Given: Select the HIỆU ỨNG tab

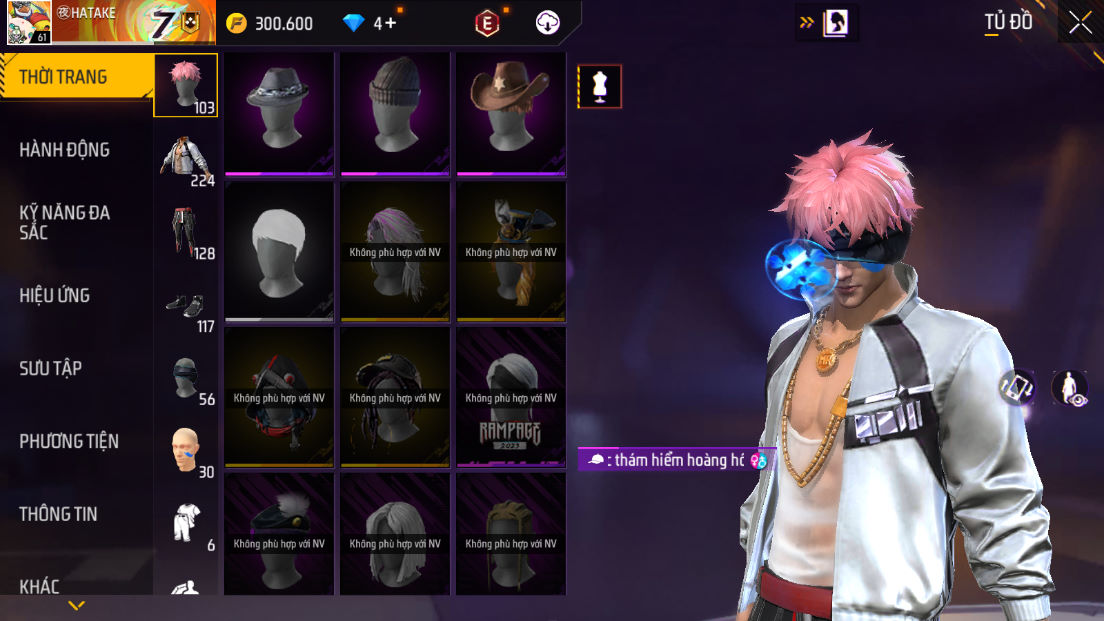Looking at the screenshot, I should 55,295.
